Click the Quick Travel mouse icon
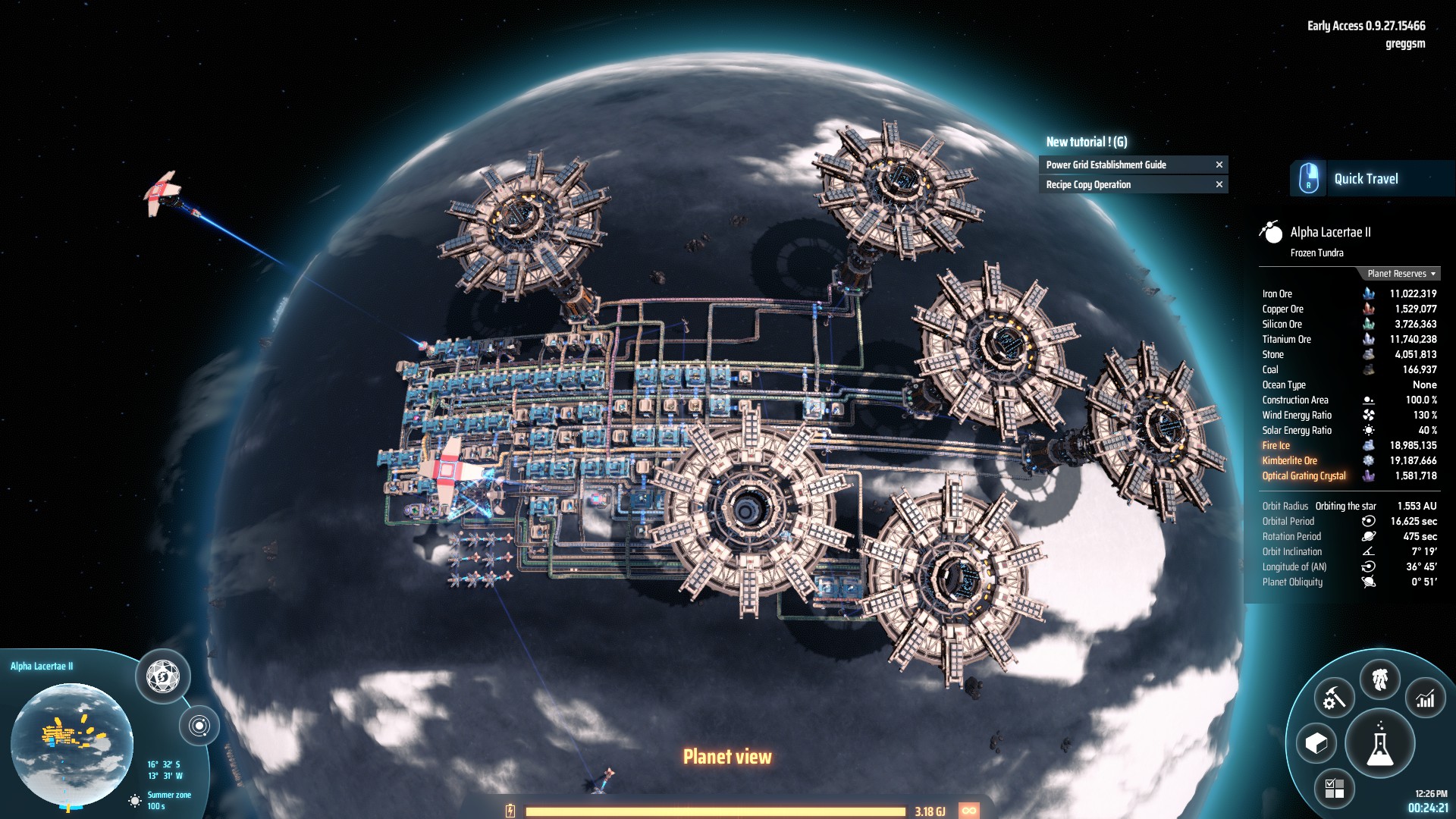This screenshot has height=819, width=1456. 1307,177
